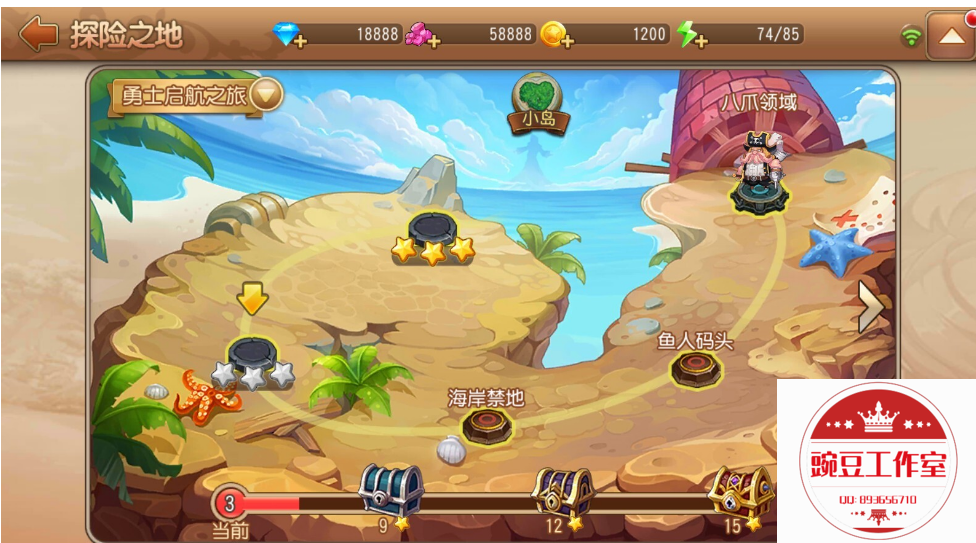Select the 鱼人码头 stage node
The width and height of the screenshot is (976, 543).
[695, 367]
